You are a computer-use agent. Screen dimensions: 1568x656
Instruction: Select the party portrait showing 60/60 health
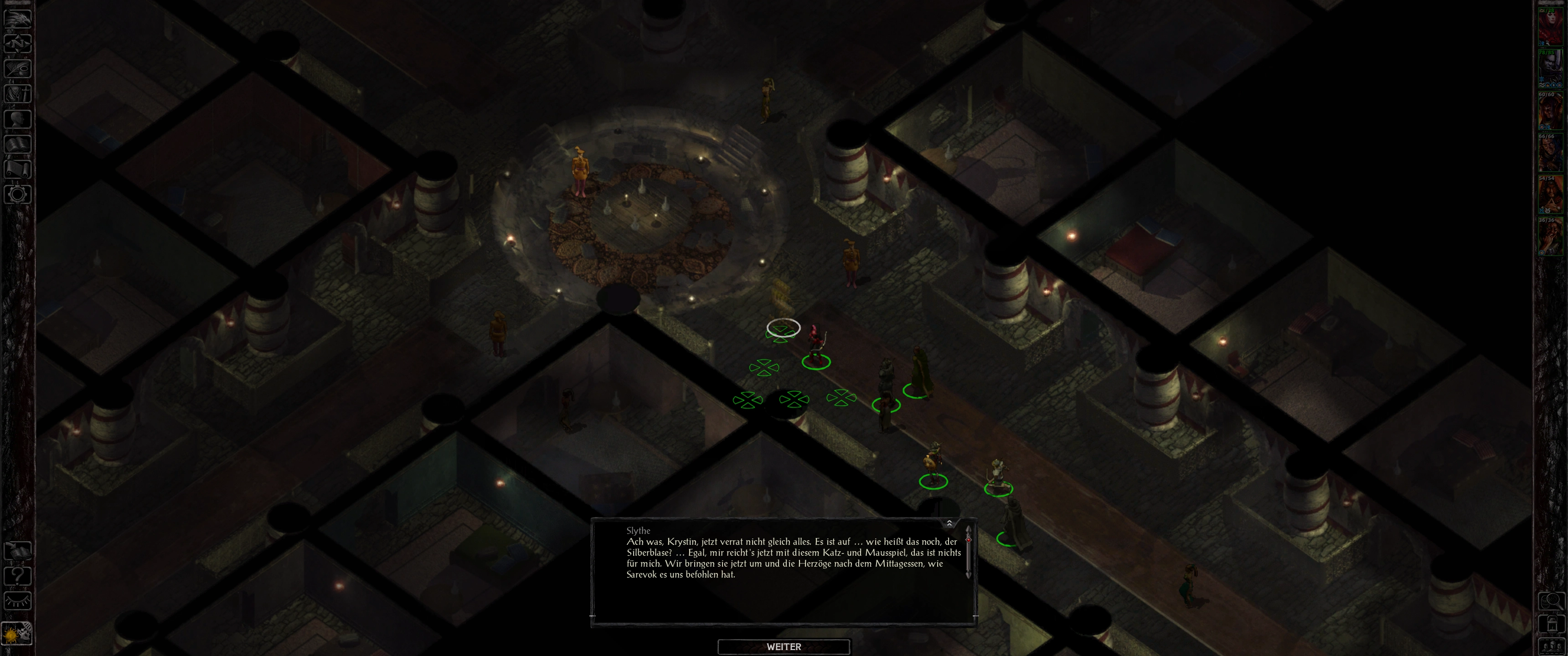[x=1550, y=111]
